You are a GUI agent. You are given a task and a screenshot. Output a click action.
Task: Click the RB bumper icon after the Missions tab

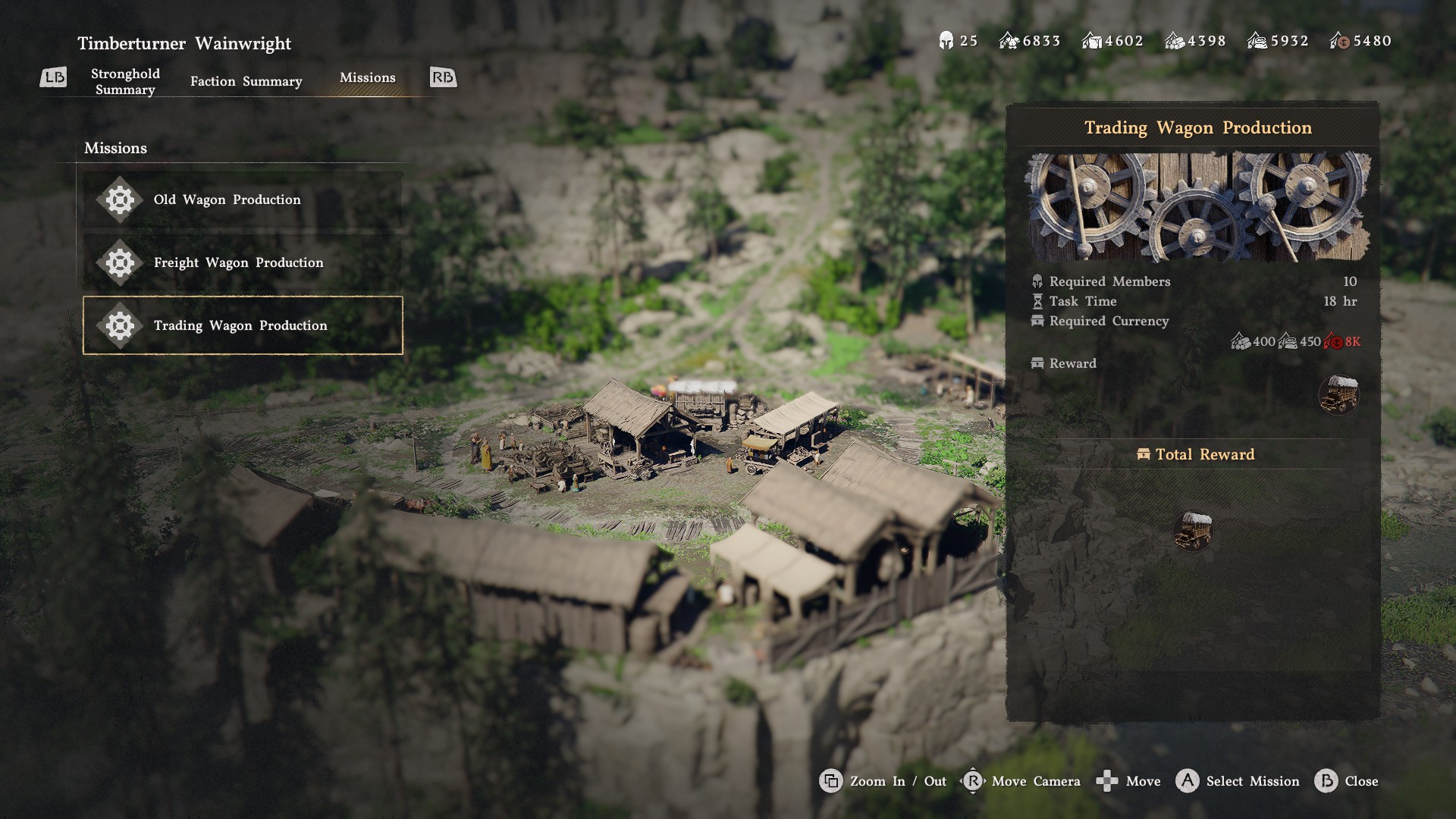click(442, 77)
